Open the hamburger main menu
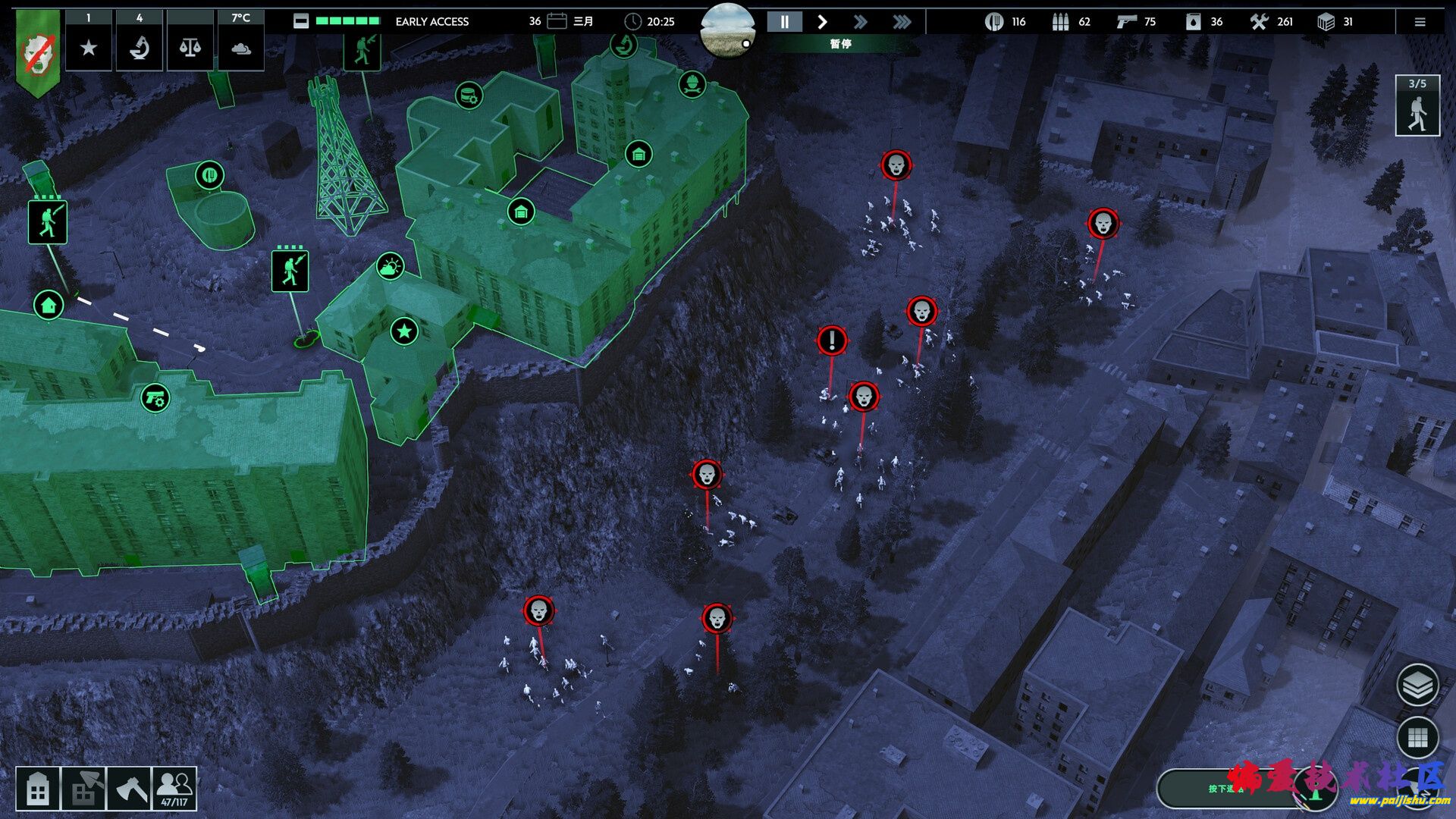This screenshot has height=819, width=1456. pyautogui.click(x=1420, y=22)
